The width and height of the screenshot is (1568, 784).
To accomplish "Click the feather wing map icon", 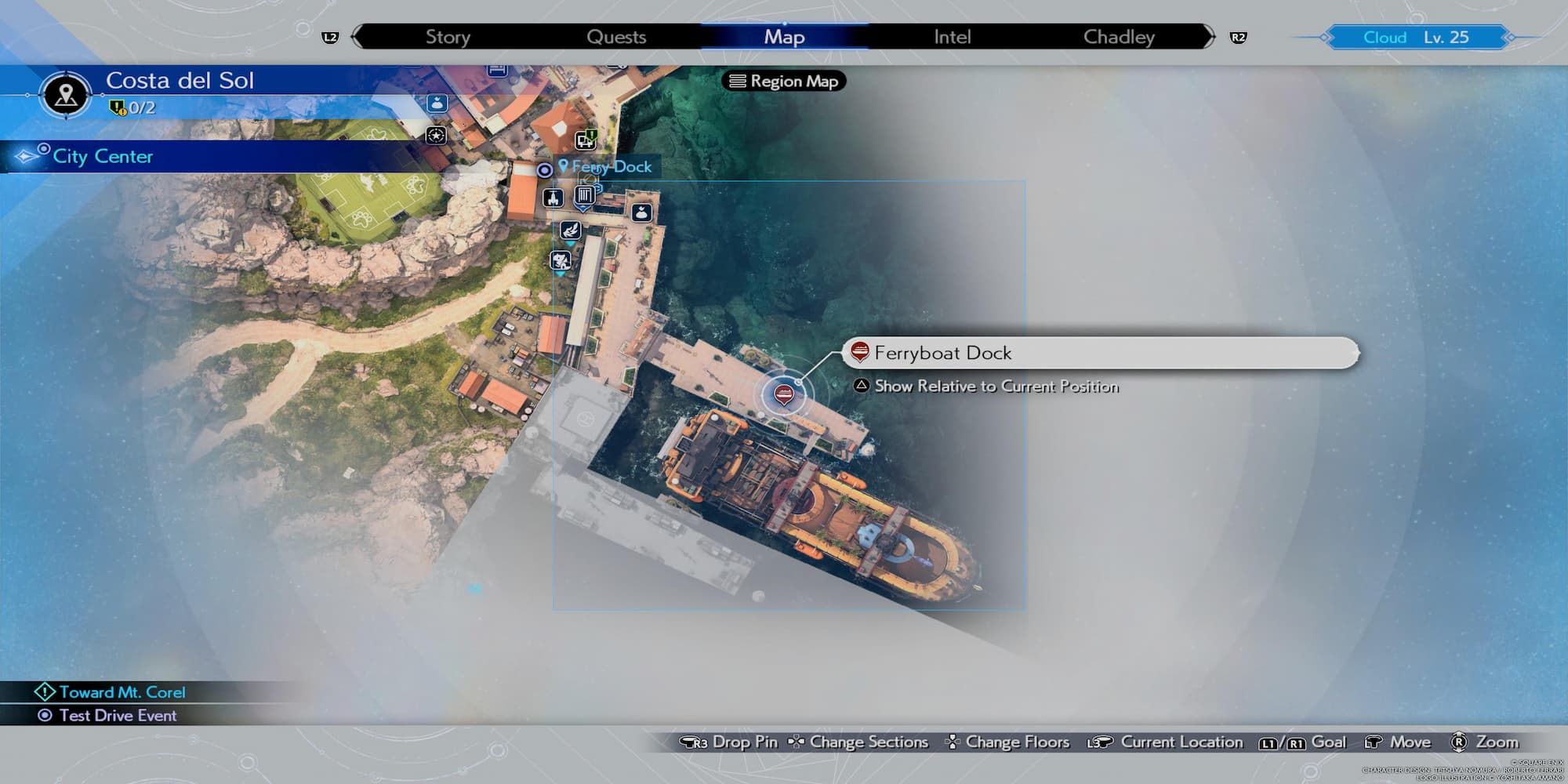I will (x=570, y=230).
